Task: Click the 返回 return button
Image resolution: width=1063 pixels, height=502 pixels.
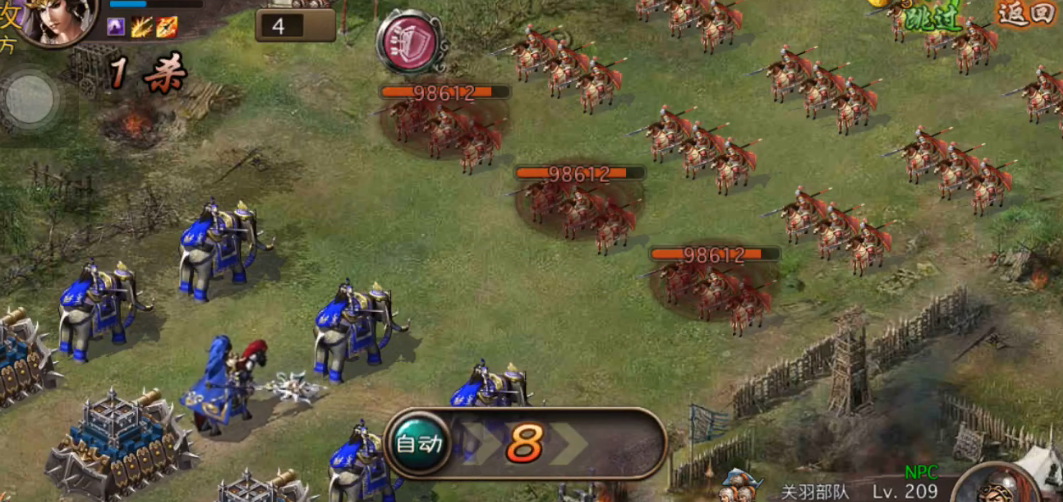Action: tap(1024, 14)
